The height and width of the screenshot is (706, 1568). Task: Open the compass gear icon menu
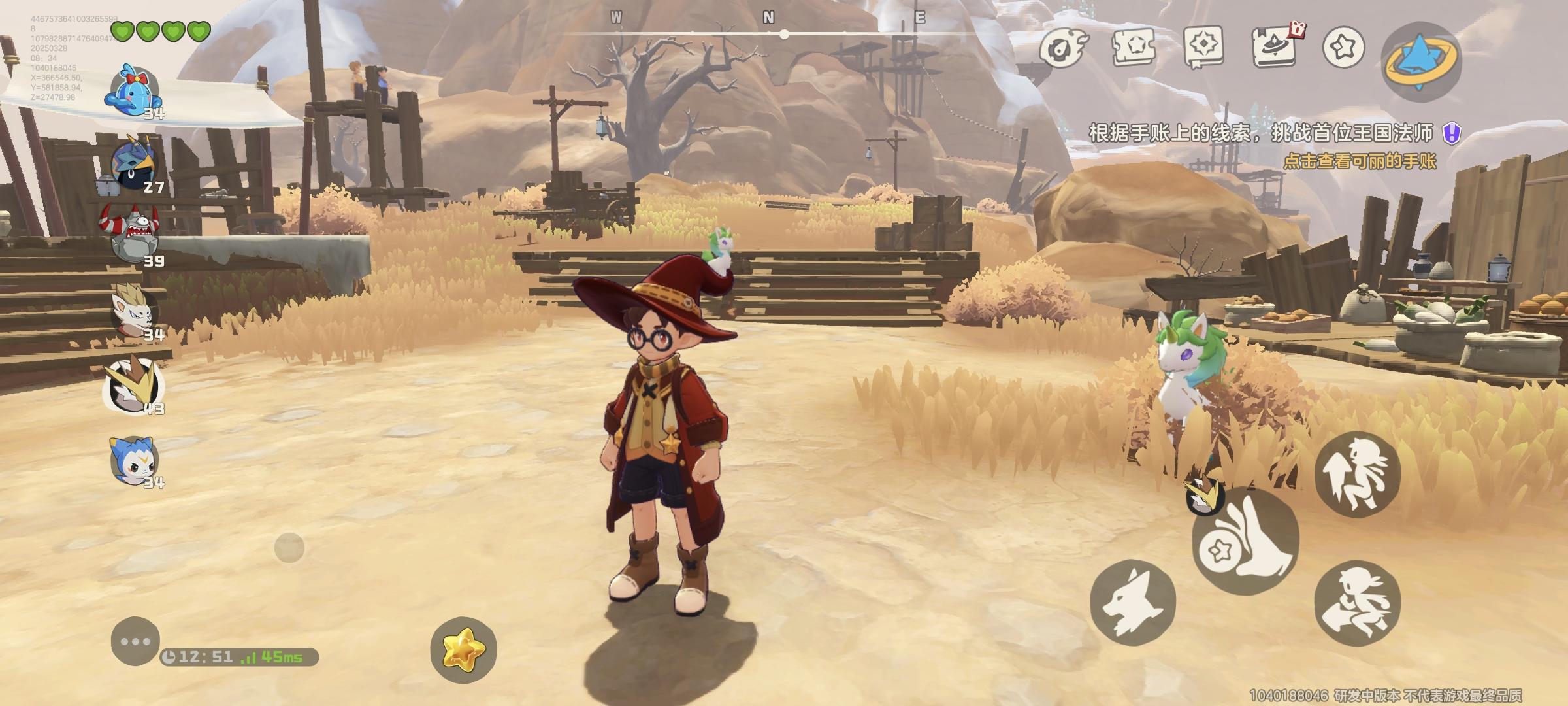[x=1063, y=47]
